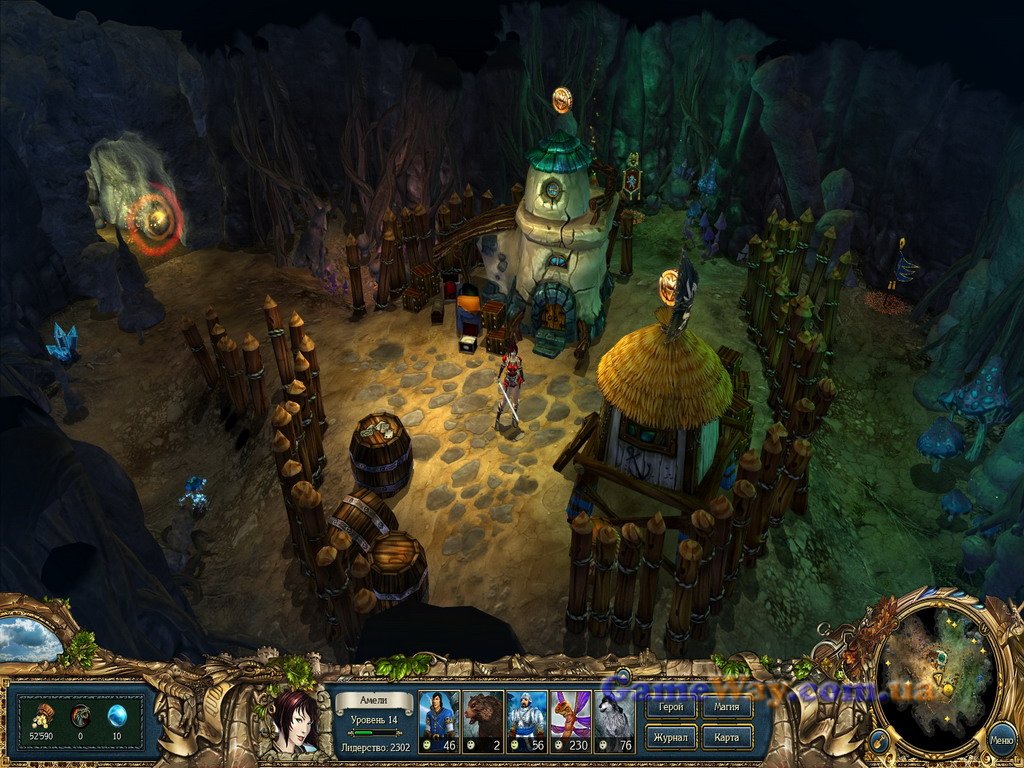Screen dimensions: 1024x768
Task: Select the blue-coated swordsman troop slot
Action: pos(438,720)
